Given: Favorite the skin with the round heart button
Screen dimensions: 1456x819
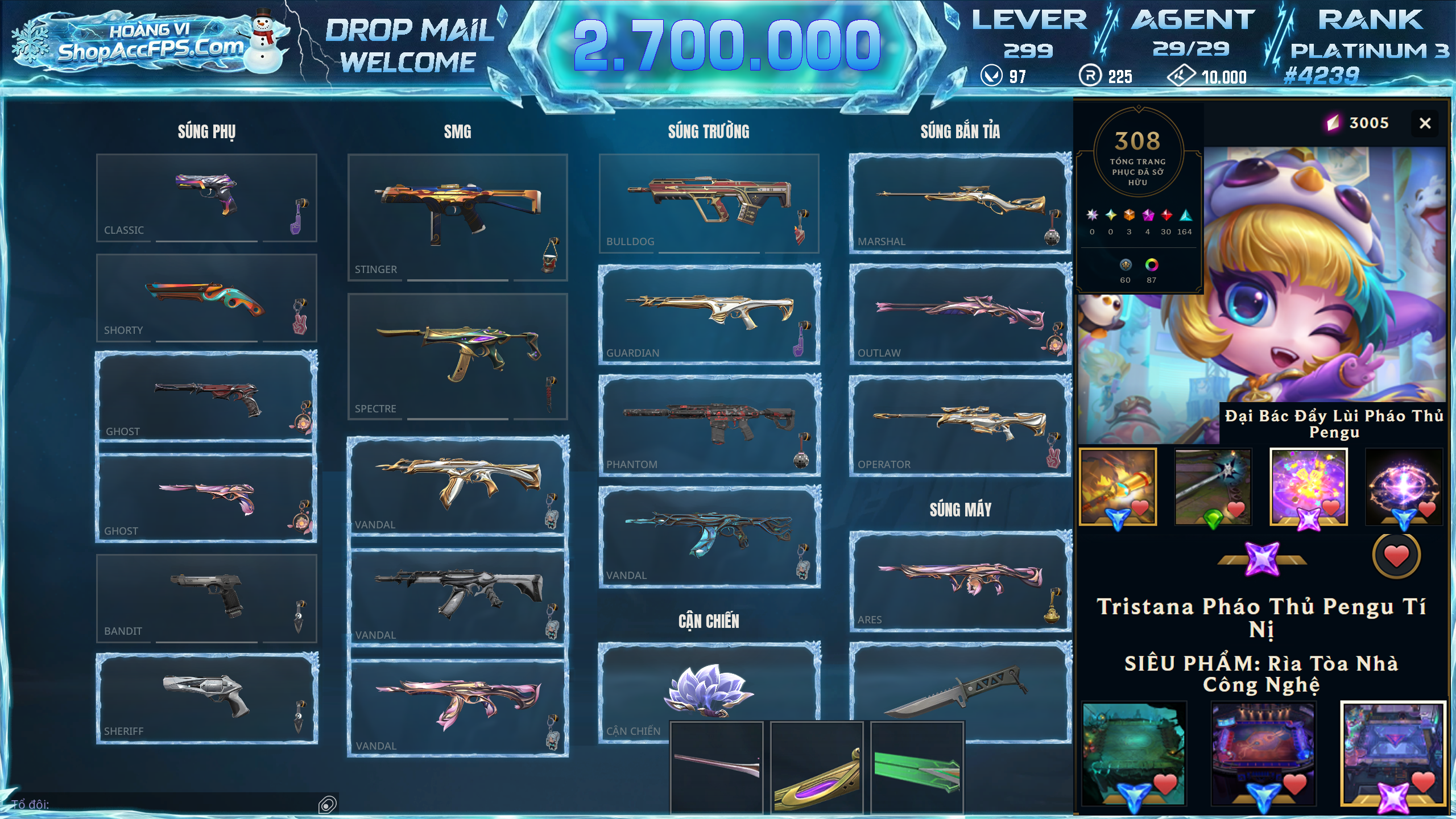Looking at the screenshot, I should coord(1396,556).
